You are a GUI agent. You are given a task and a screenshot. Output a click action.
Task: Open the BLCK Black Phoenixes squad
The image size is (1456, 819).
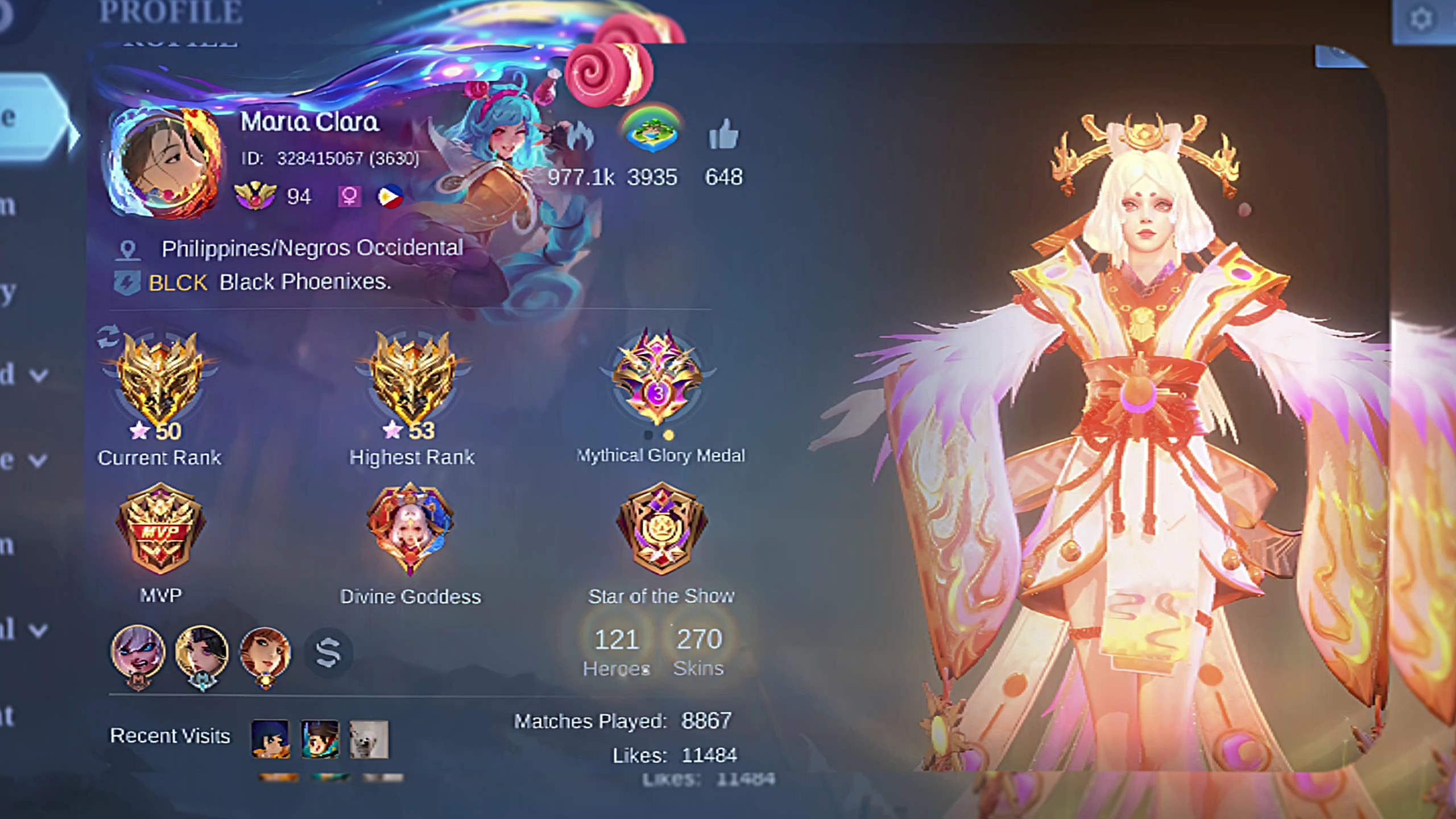coord(268,282)
